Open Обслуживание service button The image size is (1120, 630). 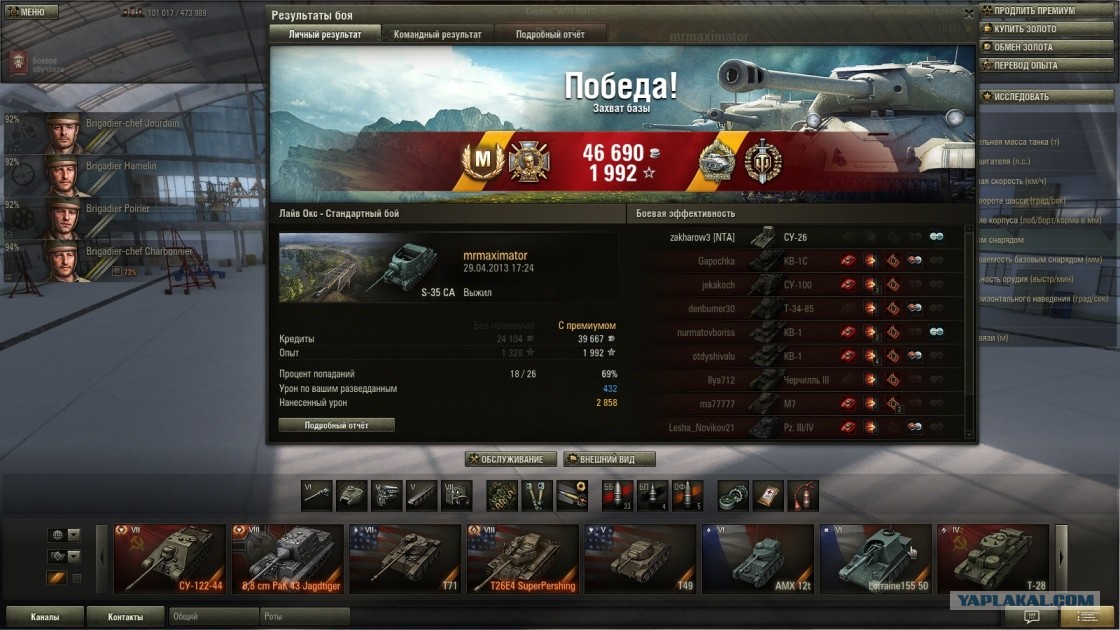tap(510, 459)
